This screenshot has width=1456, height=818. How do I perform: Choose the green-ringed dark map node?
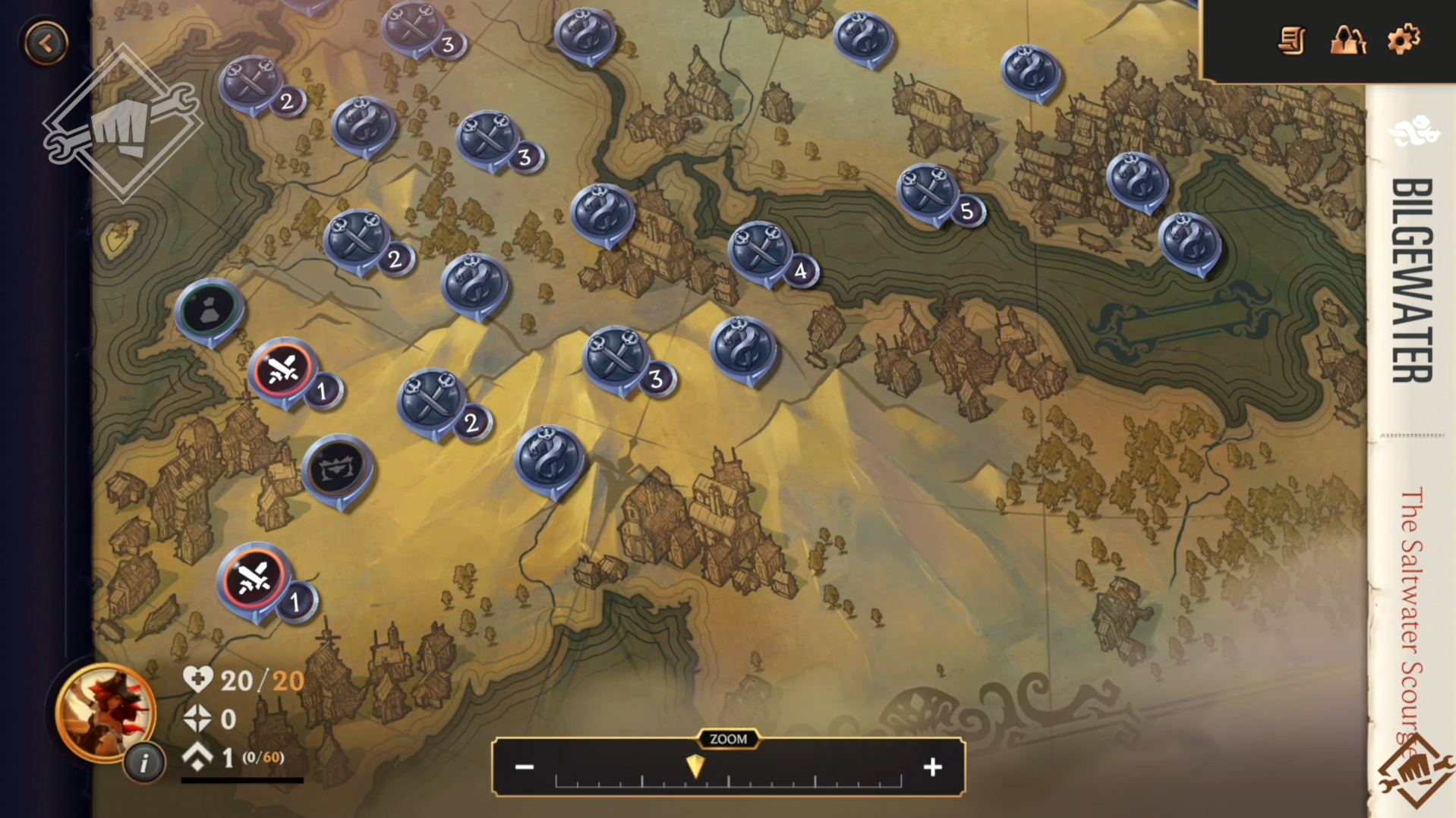coord(210,310)
